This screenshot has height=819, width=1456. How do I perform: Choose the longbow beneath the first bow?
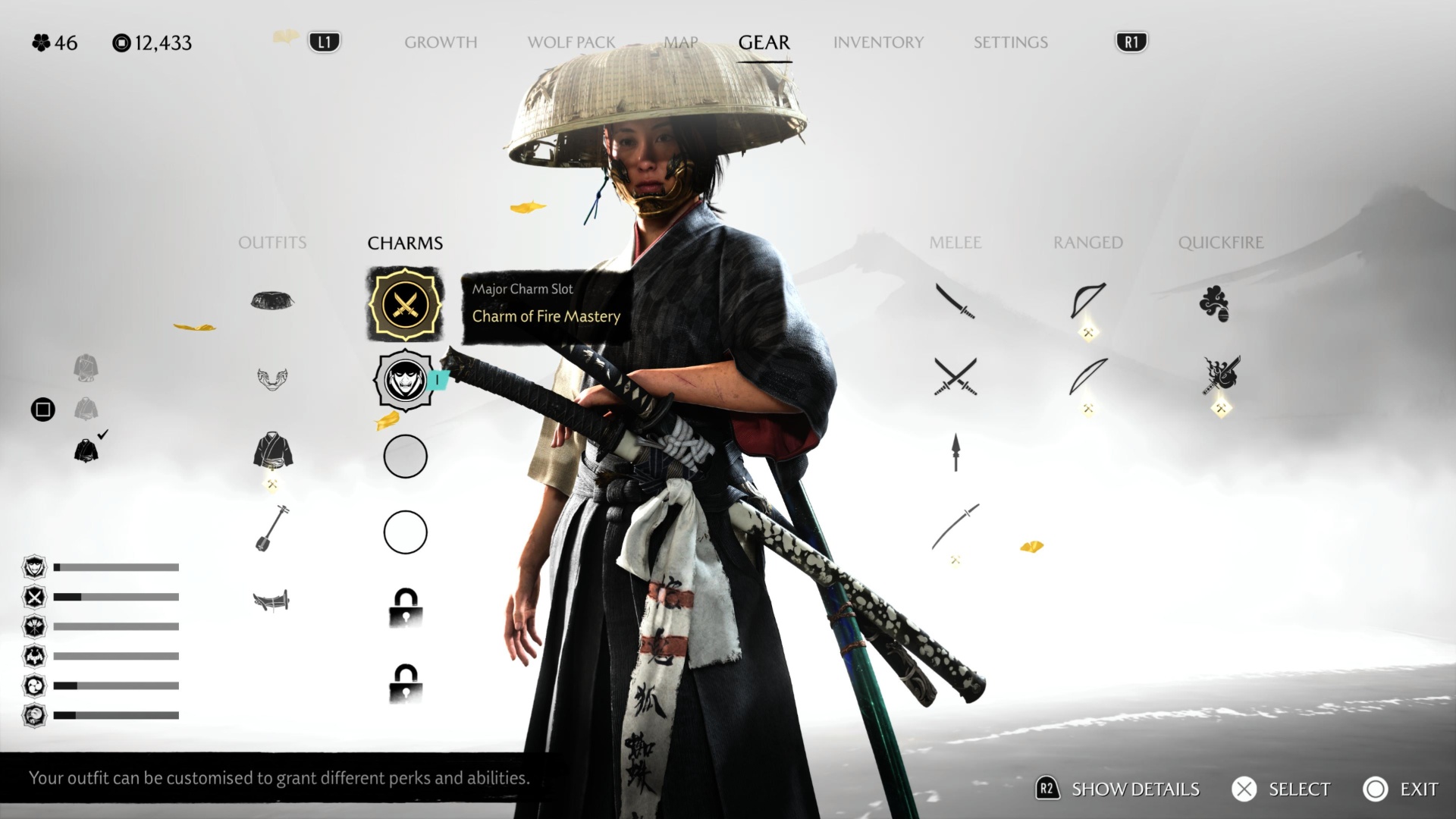(x=1088, y=377)
